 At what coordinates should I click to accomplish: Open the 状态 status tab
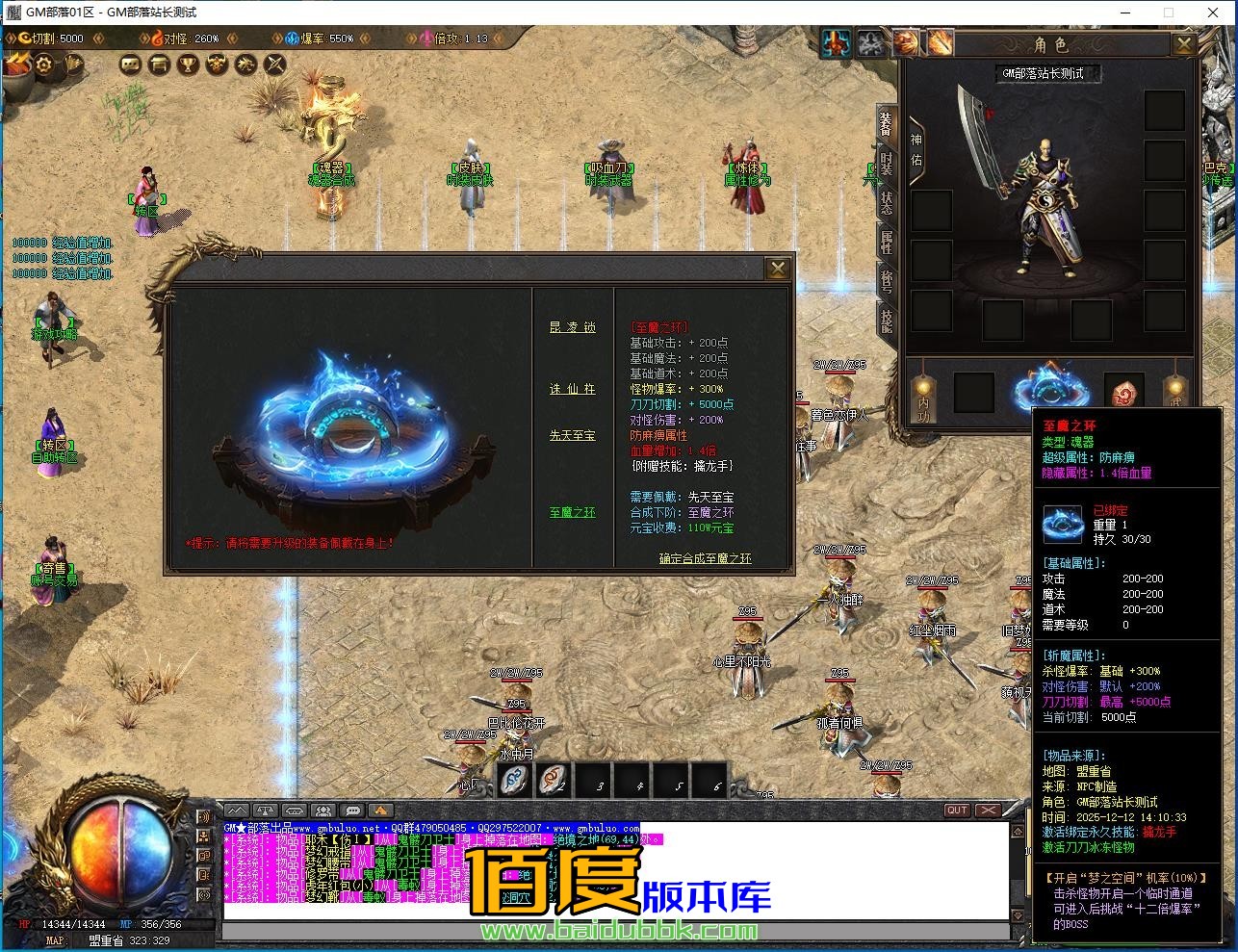pos(887,202)
